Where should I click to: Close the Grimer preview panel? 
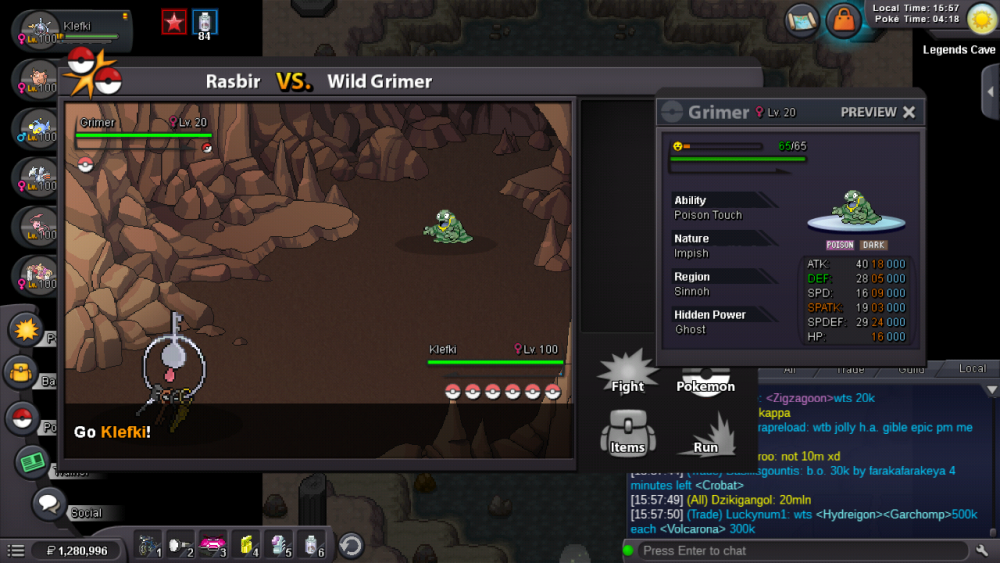[909, 112]
